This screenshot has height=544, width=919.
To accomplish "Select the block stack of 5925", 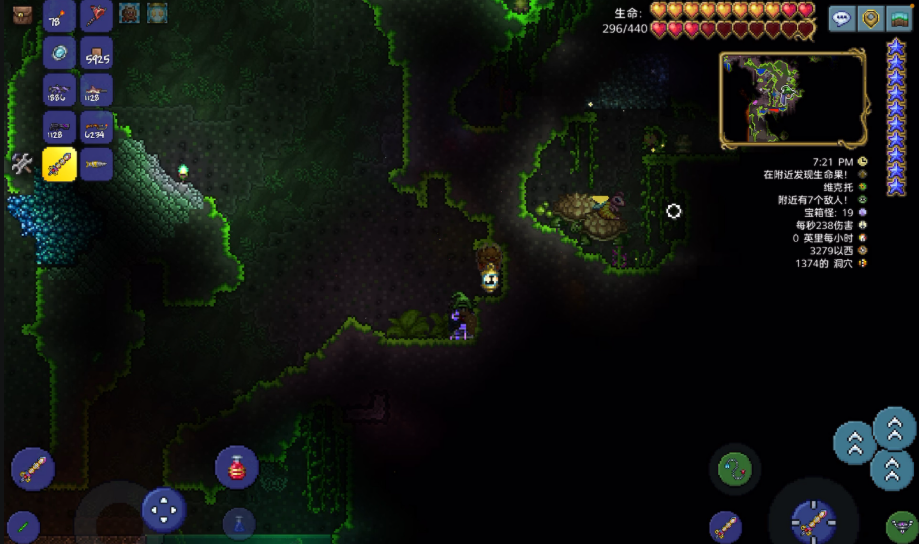I will coord(96,53).
